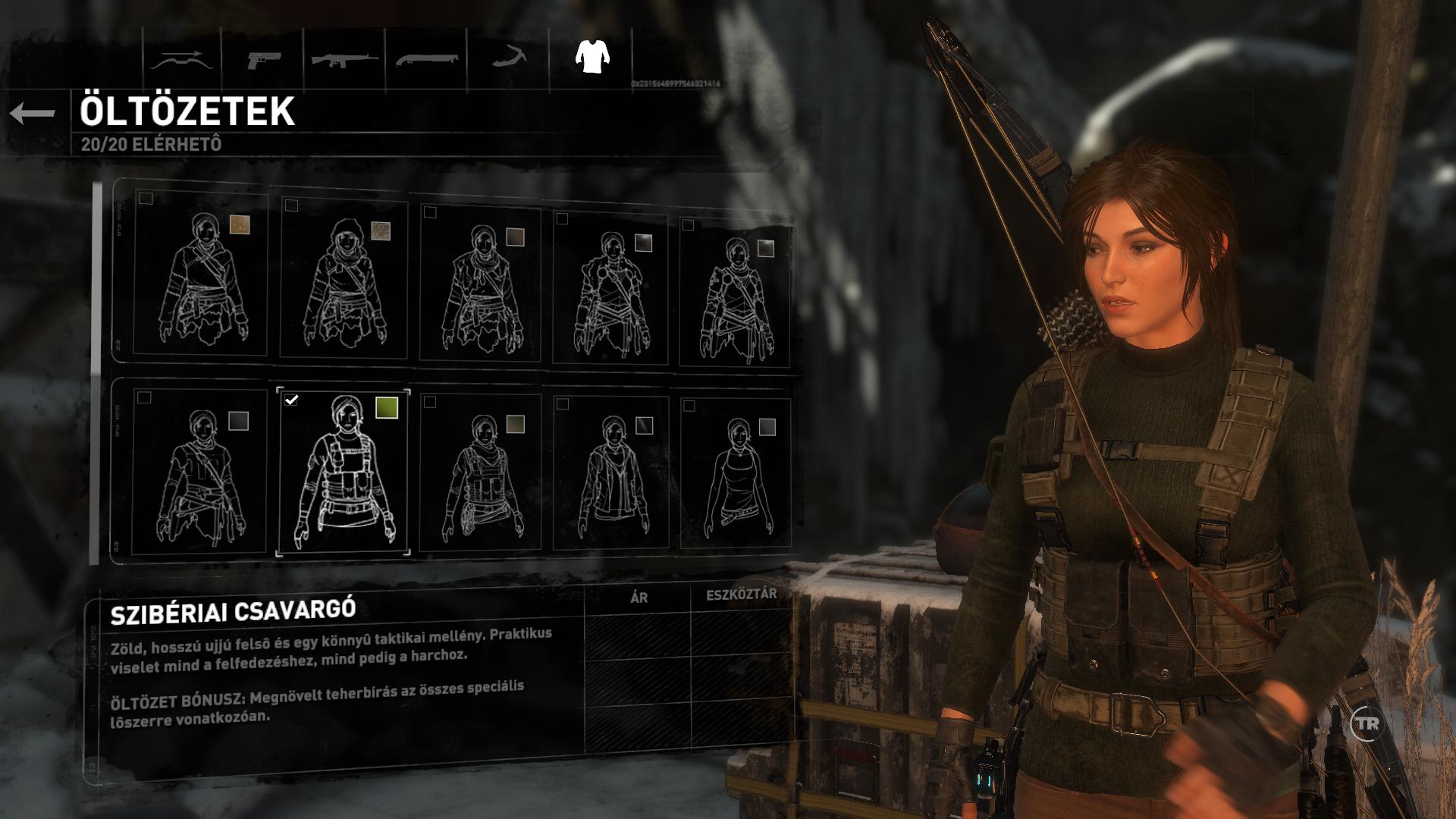Open the climbing axe tab
The image size is (1456, 819).
coord(508,59)
